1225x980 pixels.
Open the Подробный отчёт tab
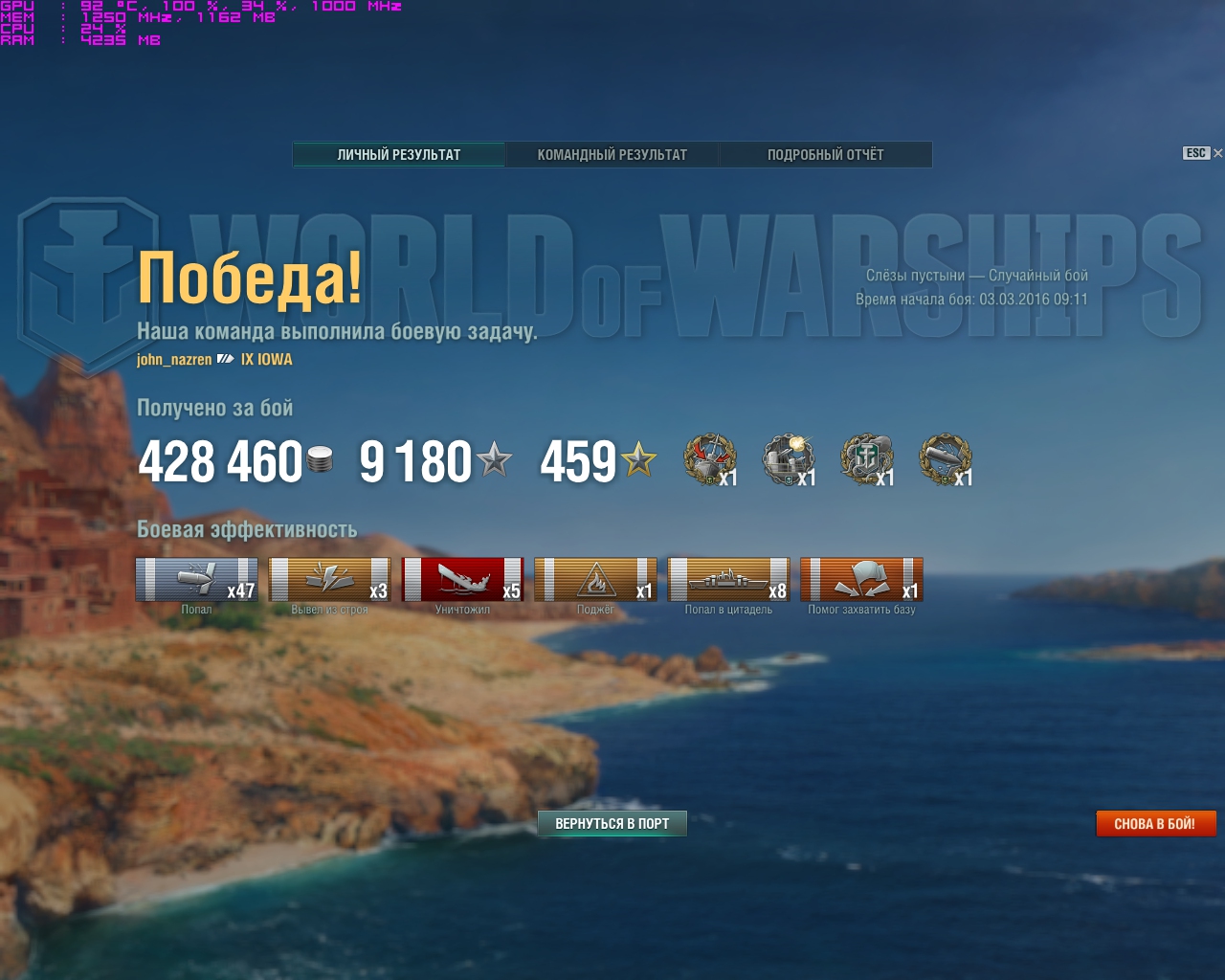(x=825, y=155)
